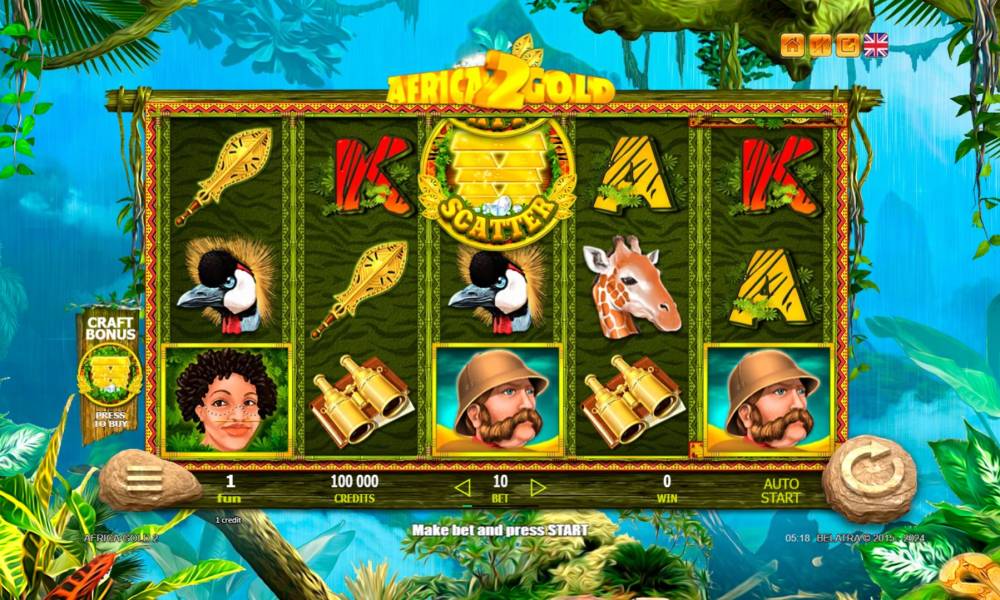Decrease the bet with the left arrow

click(x=462, y=488)
